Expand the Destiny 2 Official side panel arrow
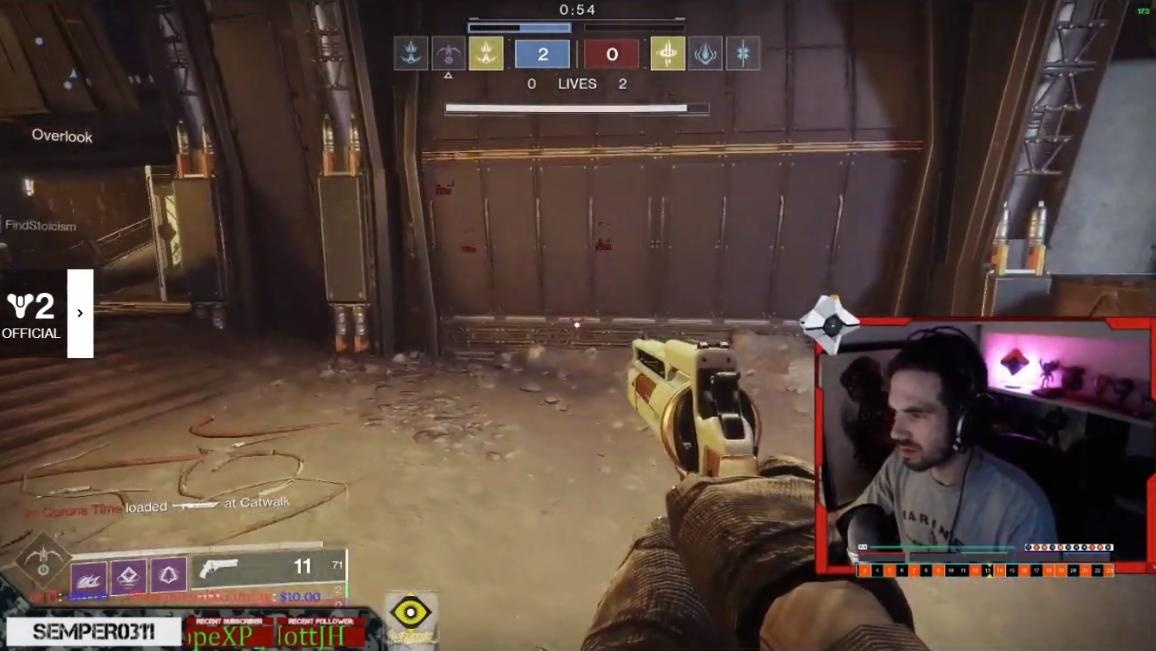1156x651 pixels. click(x=80, y=313)
